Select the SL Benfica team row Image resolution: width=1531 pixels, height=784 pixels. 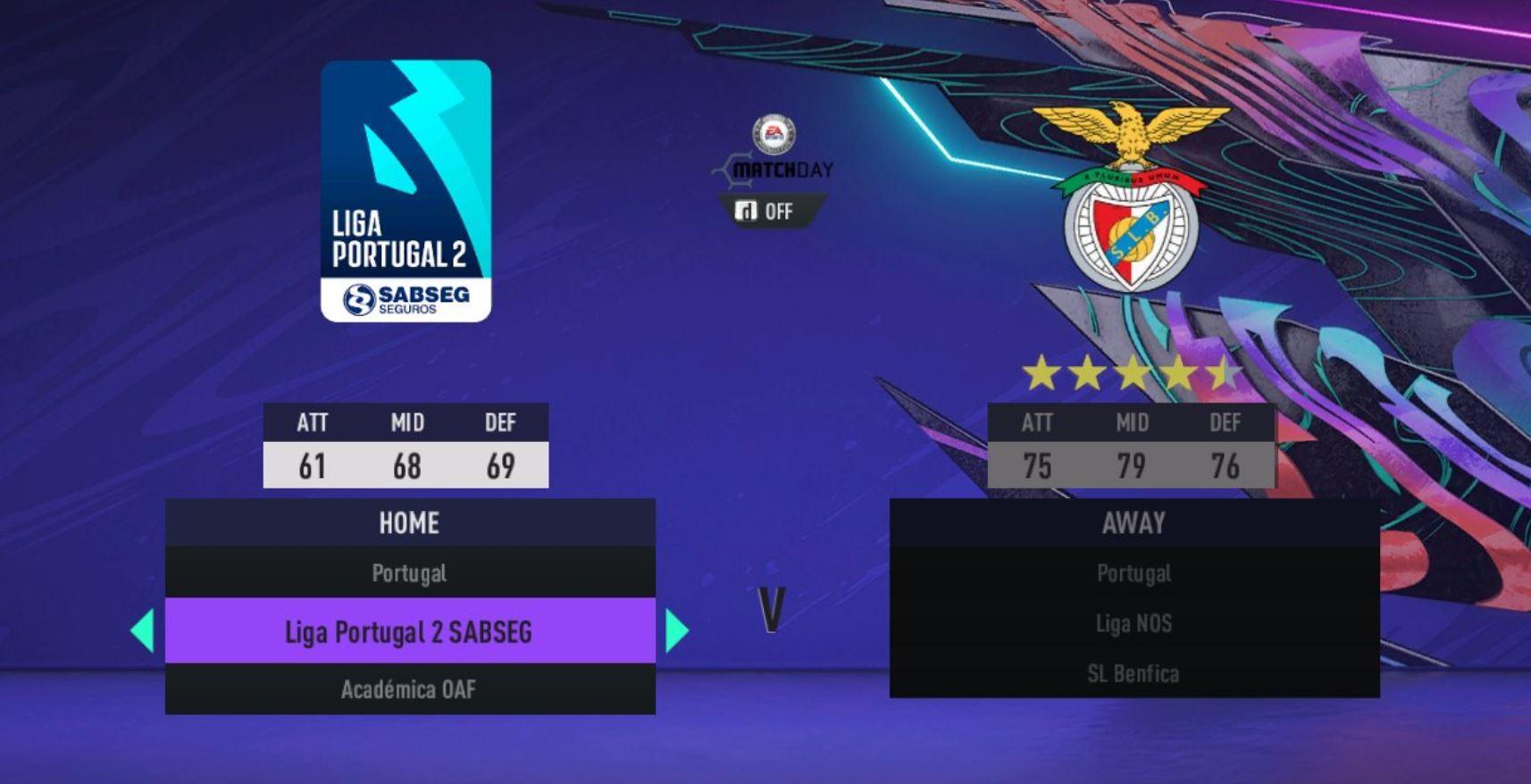click(x=1134, y=673)
